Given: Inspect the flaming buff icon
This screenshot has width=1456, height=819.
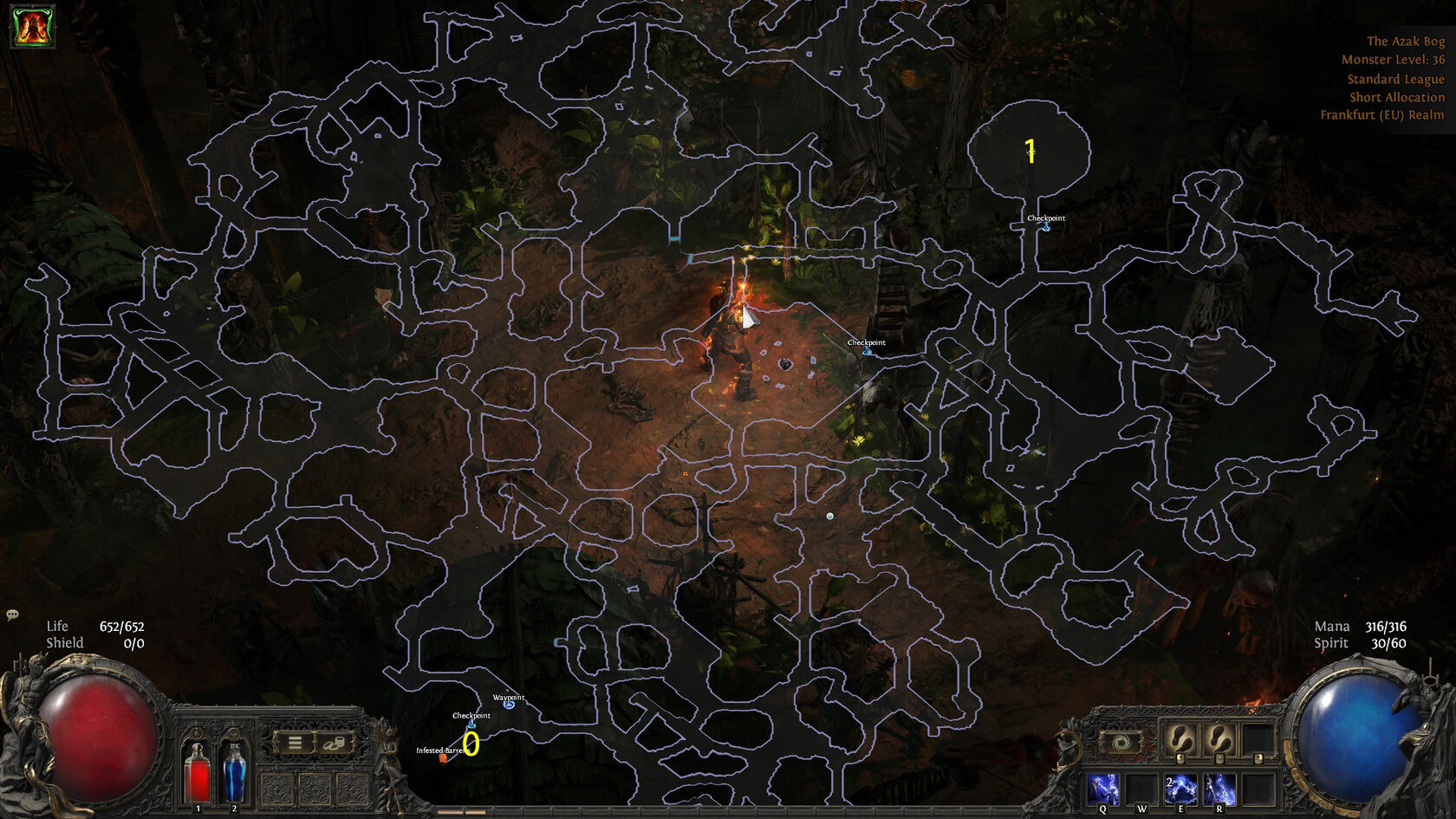Looking at the screenshot, I should tap(32, 27).
